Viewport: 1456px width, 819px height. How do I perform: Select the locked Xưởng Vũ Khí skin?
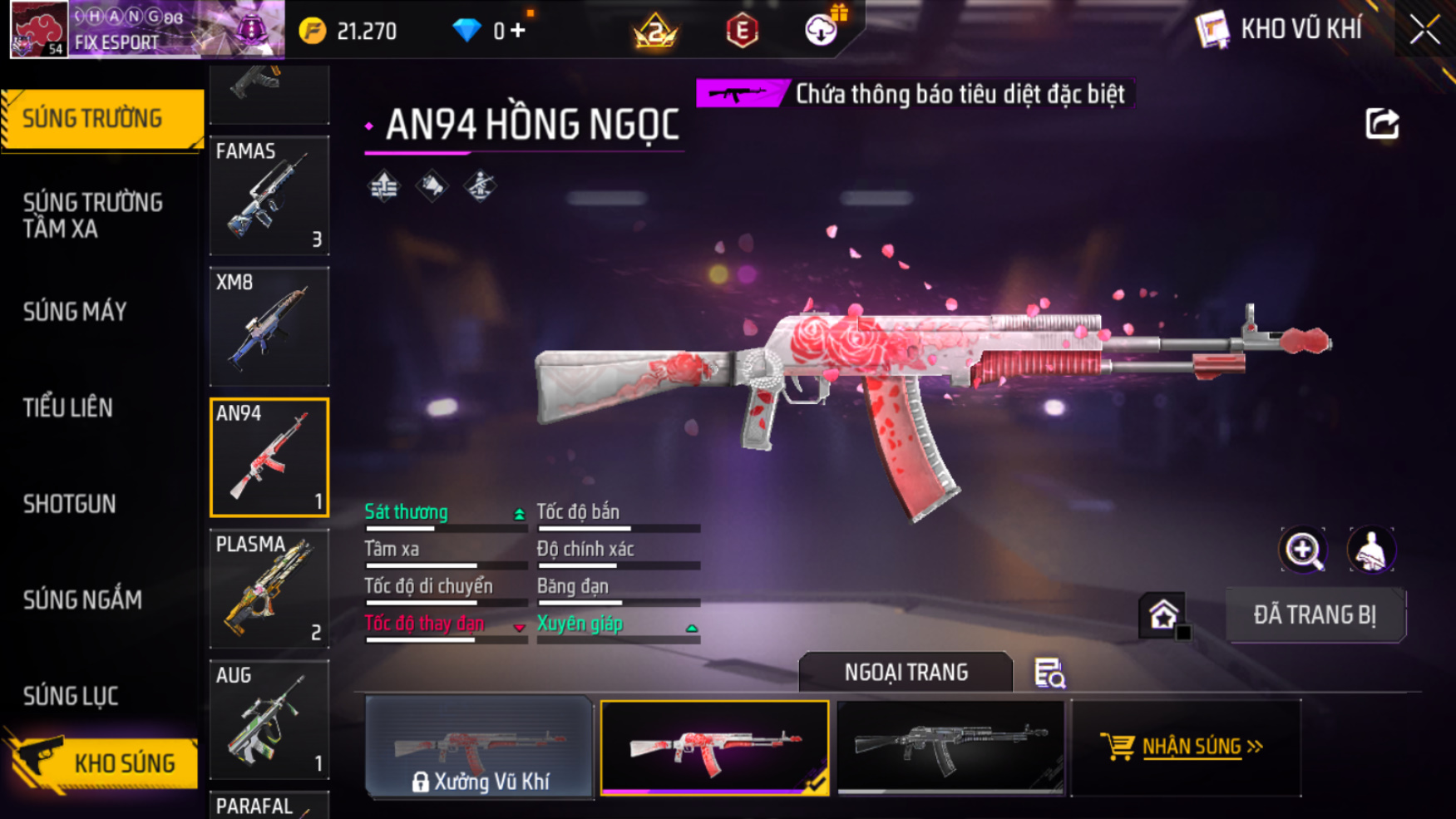pyautogui.click(x=479, y=747)
